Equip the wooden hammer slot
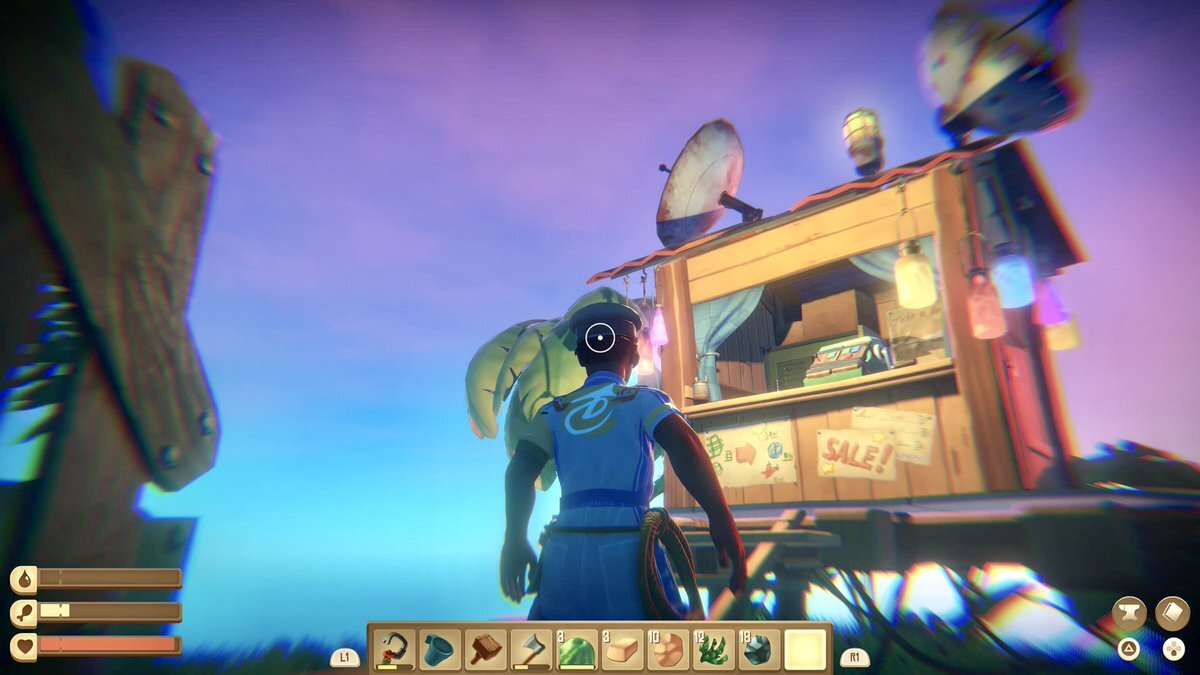Image resolution: width=1200 pixels, height=675 pixels. click(x=486, y=650)
